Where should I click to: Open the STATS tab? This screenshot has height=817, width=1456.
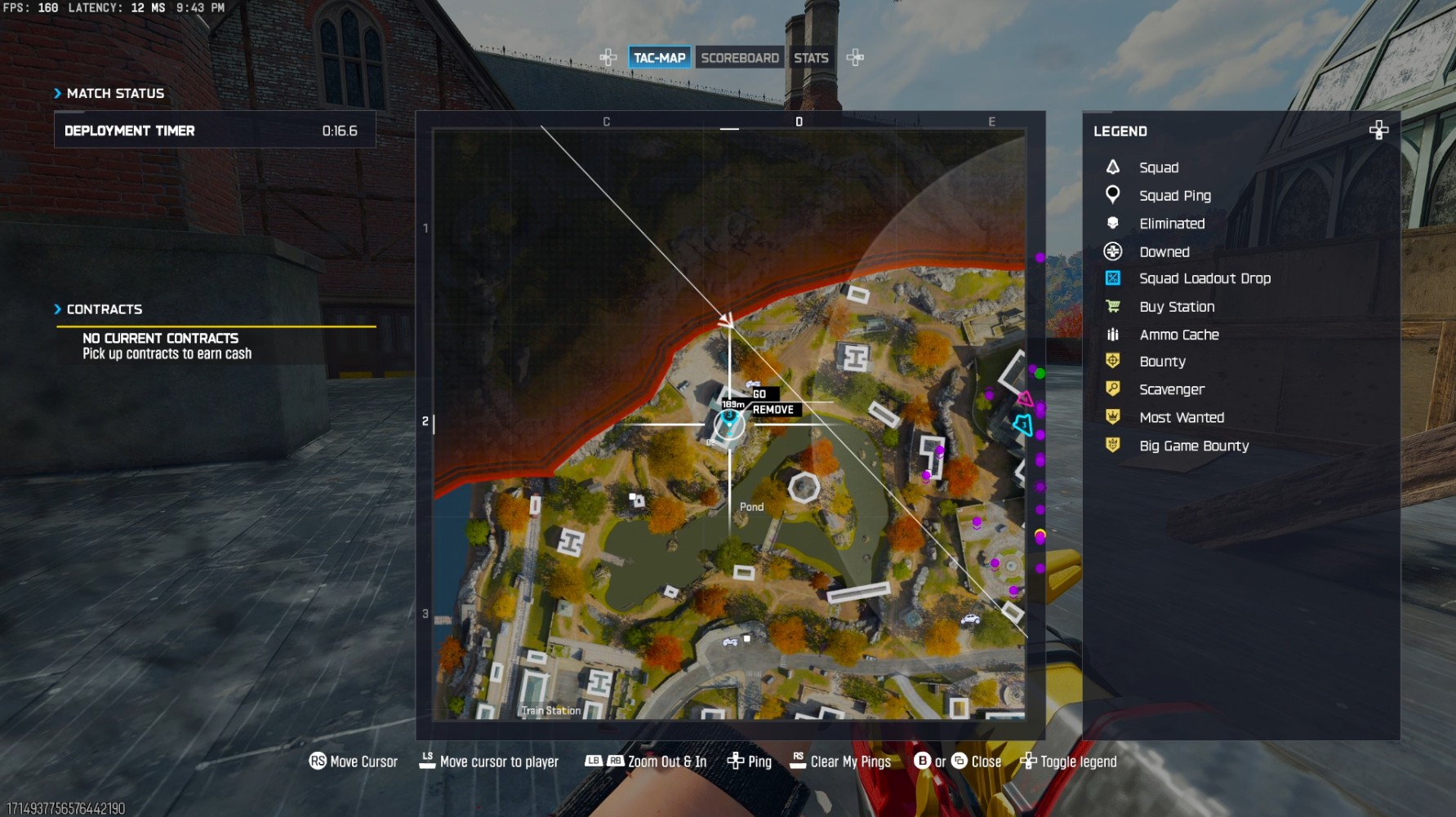coord(812,57)
